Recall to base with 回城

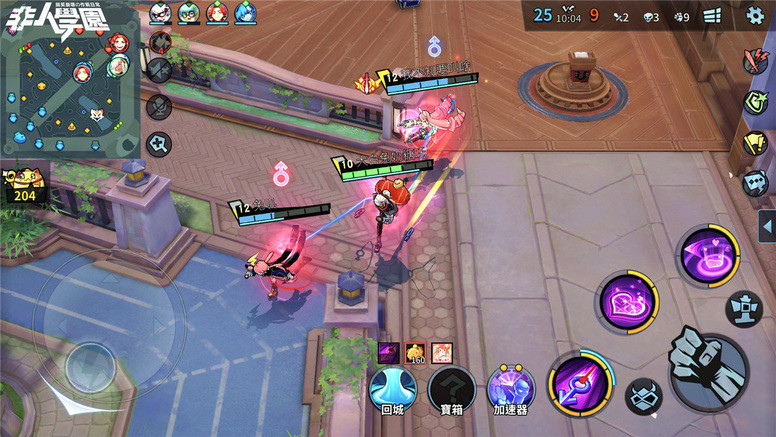[x=392, y=390]
